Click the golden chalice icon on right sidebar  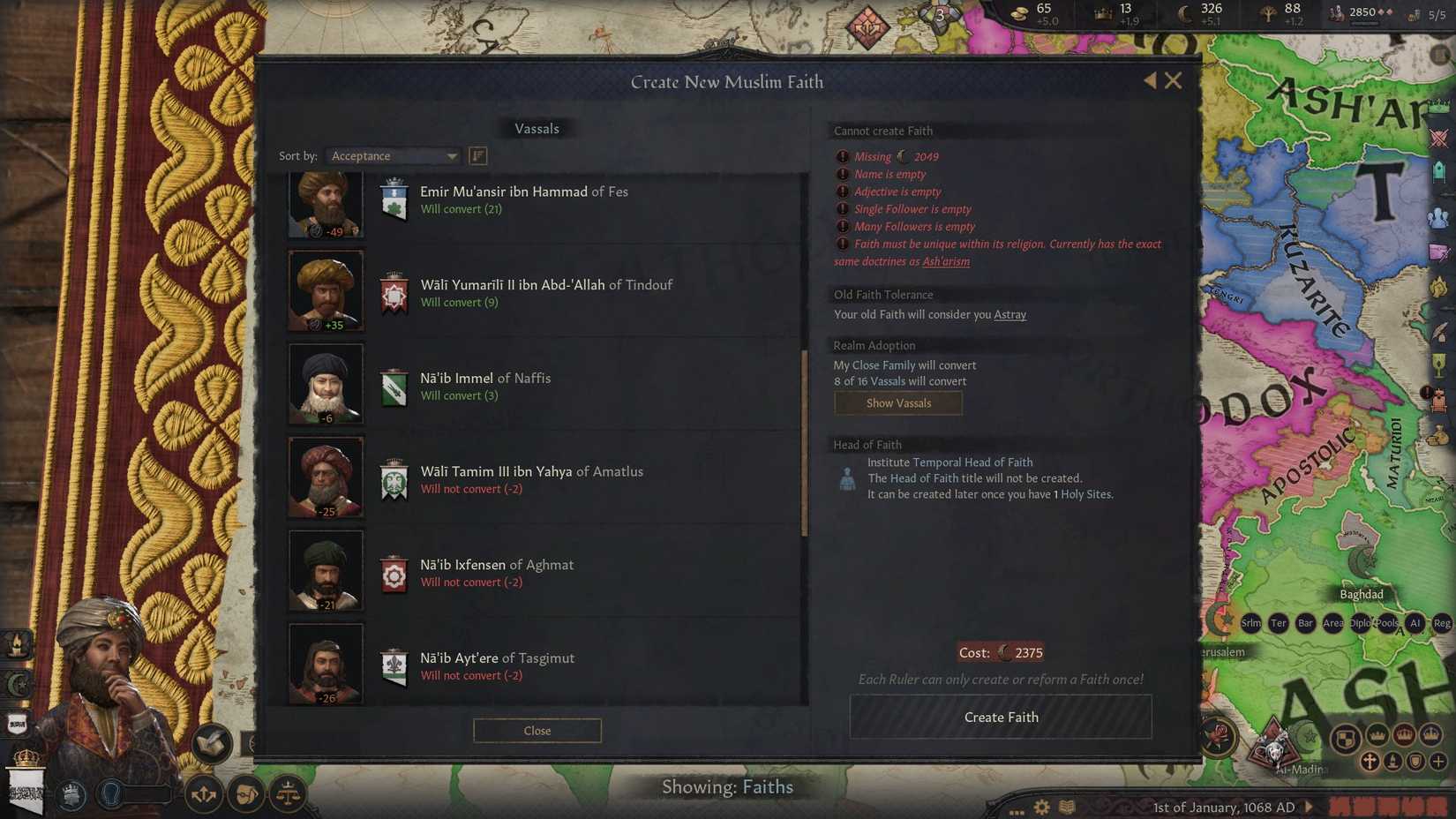pos(1440,365)
